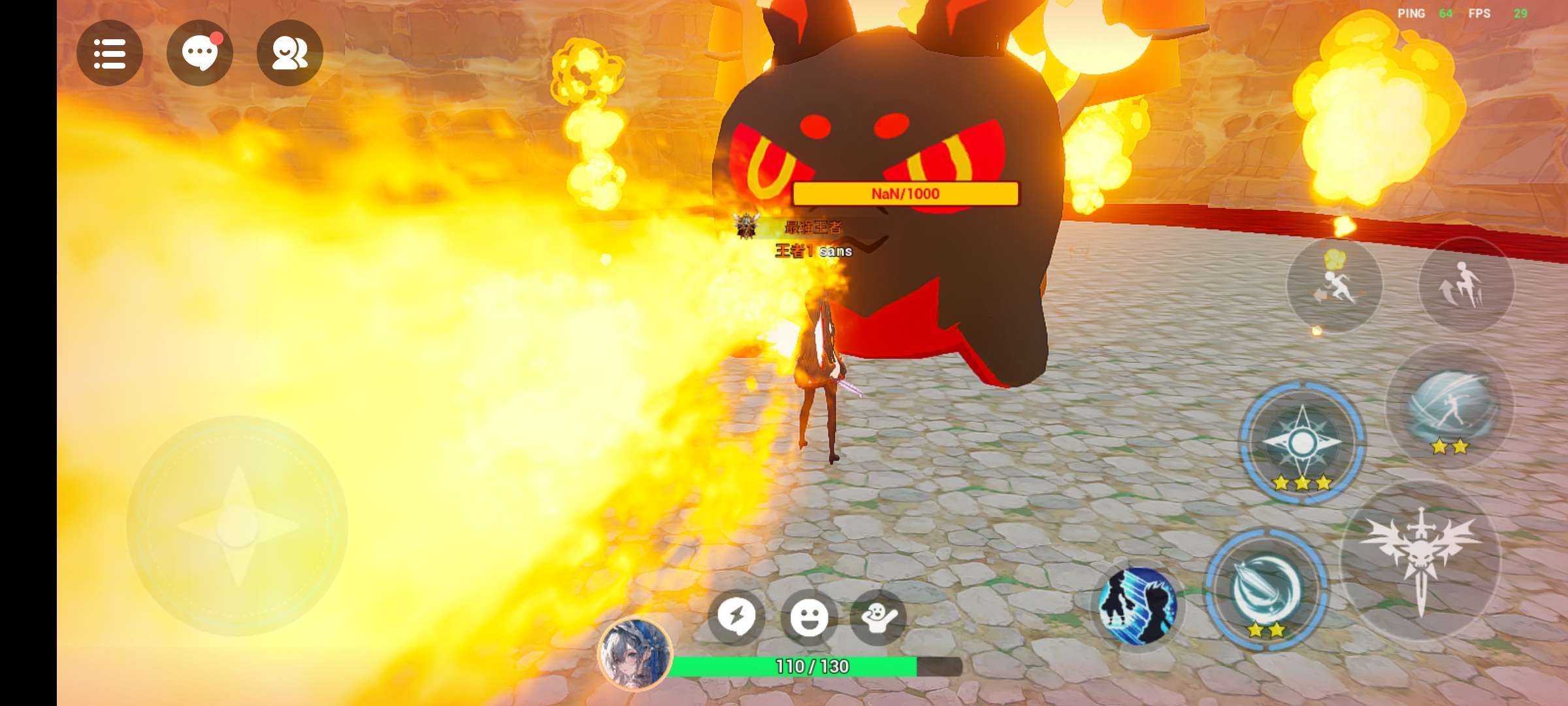
Task: Open the chat bubble with red notification
Action: click(200, 53)
